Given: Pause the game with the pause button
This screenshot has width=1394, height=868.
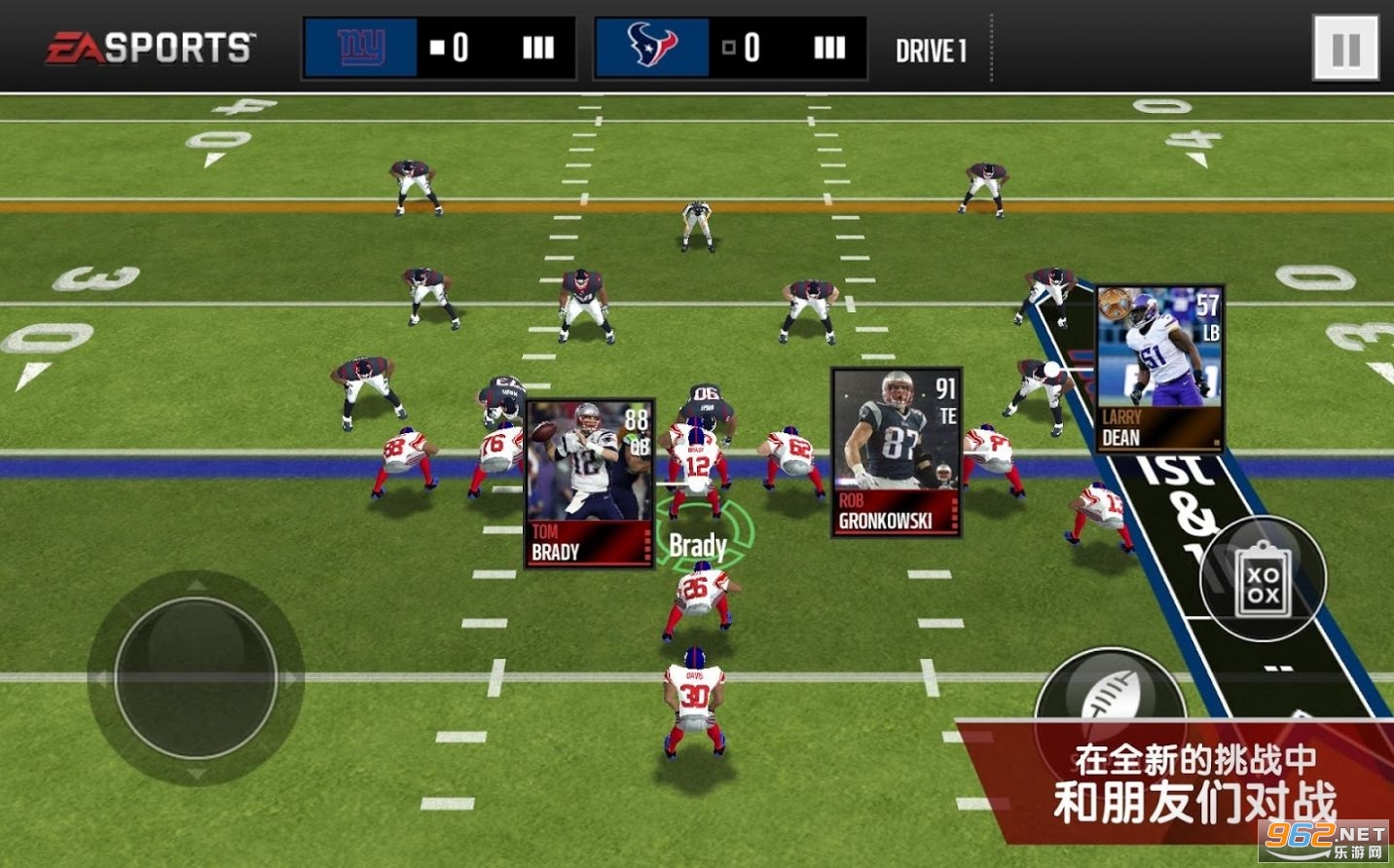Looking at the screenshot, I should pyautogui.click(x=1345, y=48).
